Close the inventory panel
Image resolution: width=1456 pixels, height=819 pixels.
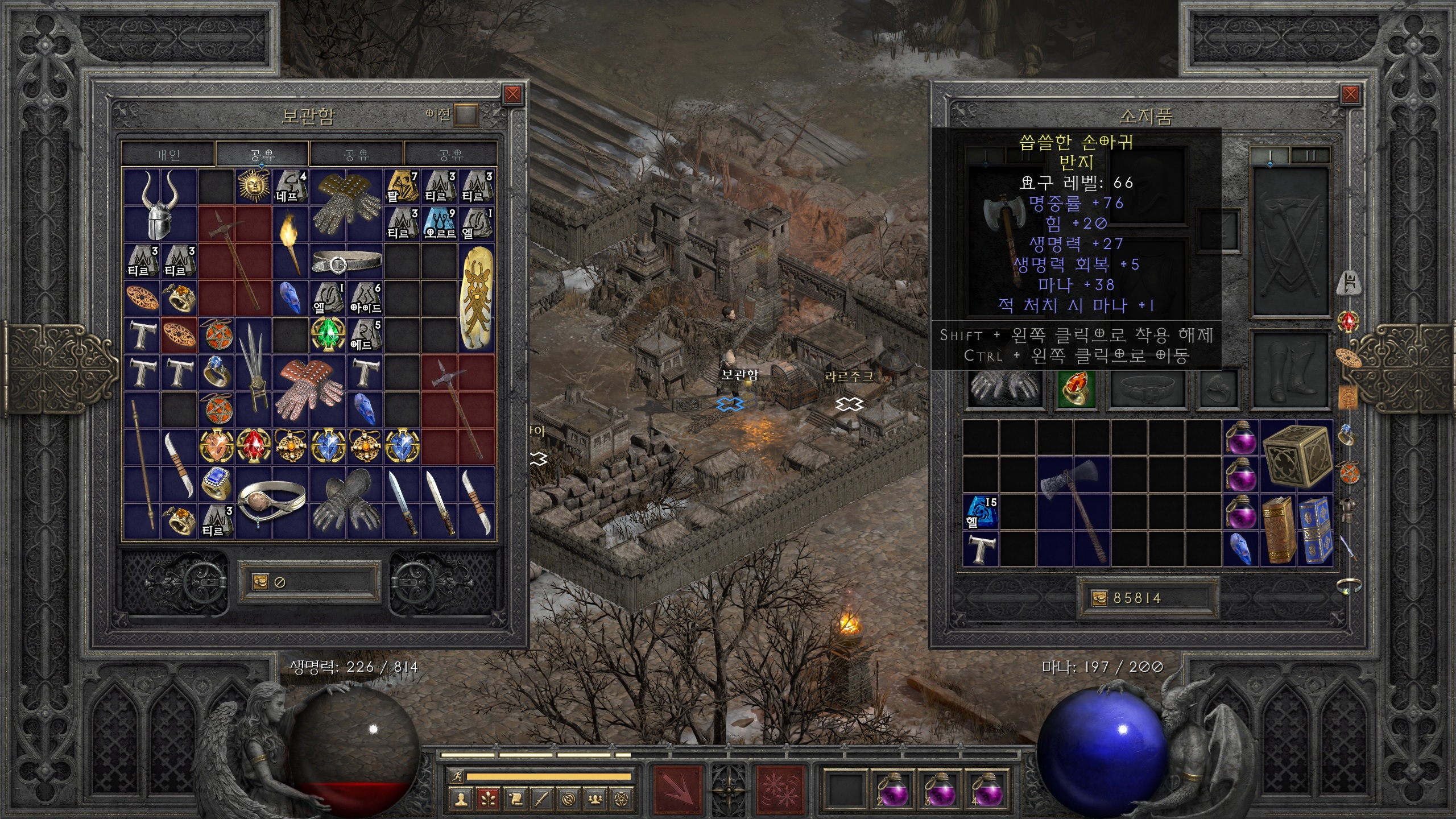click(x=1350, y=94)
